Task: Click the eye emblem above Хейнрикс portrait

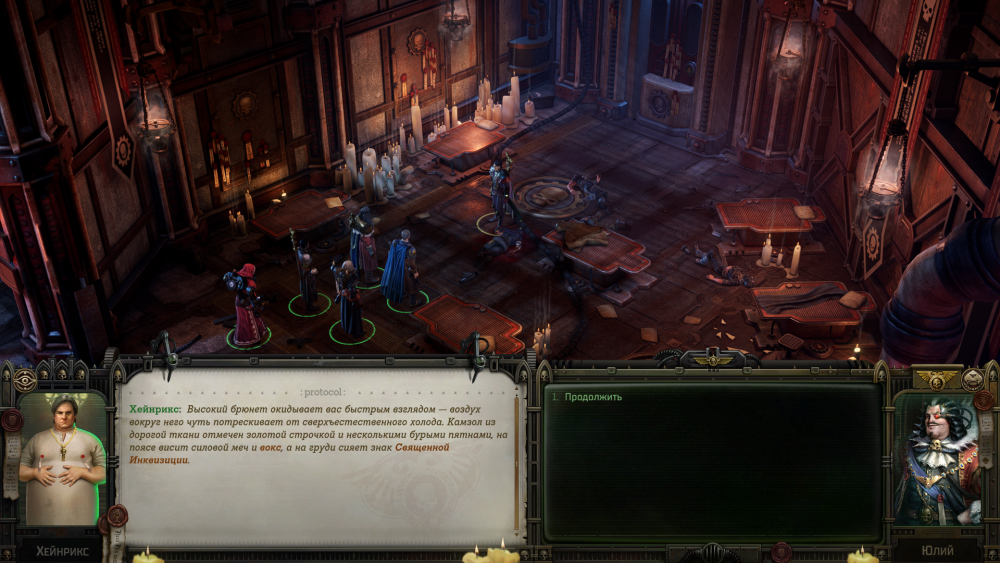Action: 25,380
